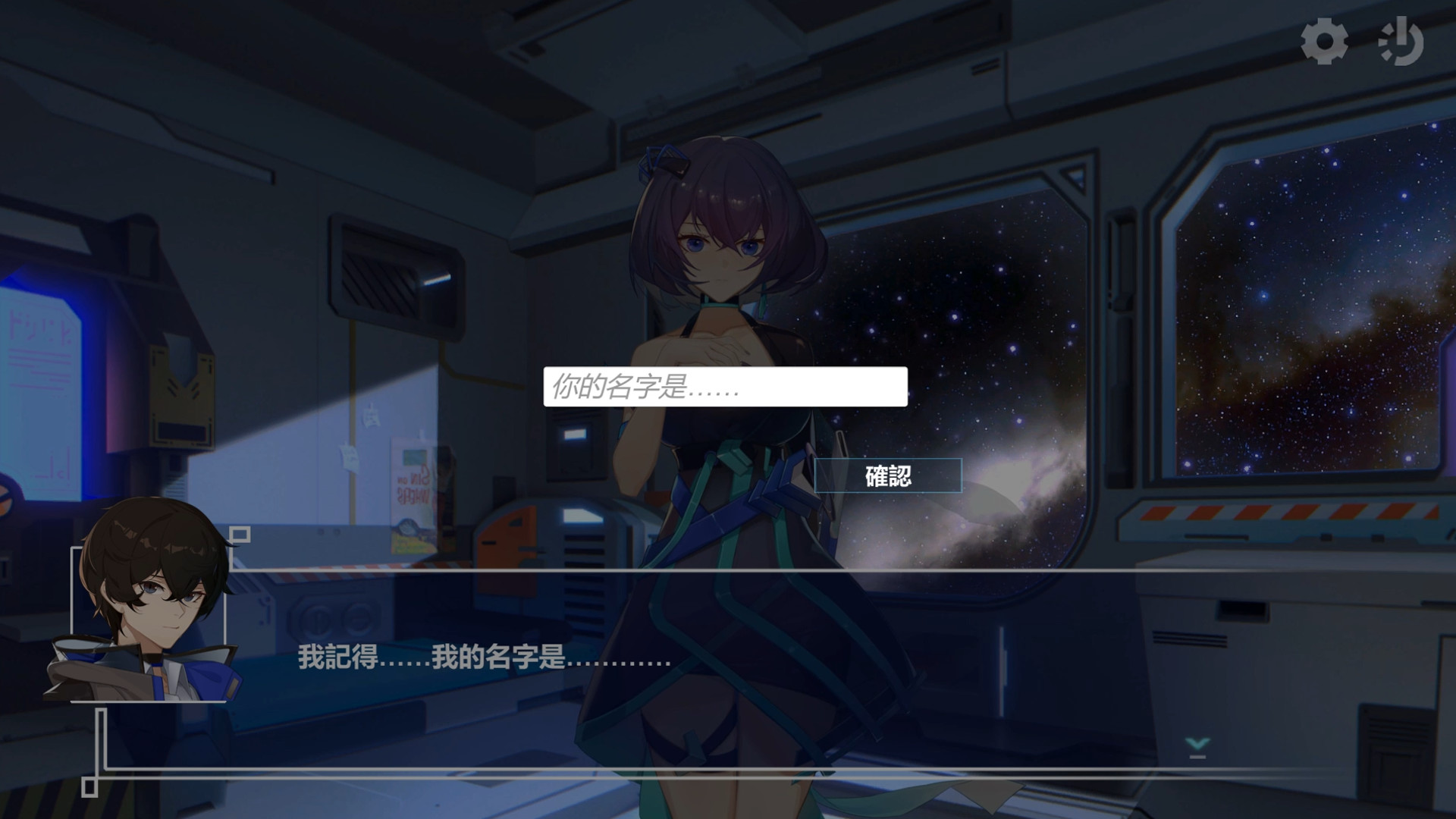Click the girl's dark hair ornament clip
1456x819 pixels.
pos(664,159)
